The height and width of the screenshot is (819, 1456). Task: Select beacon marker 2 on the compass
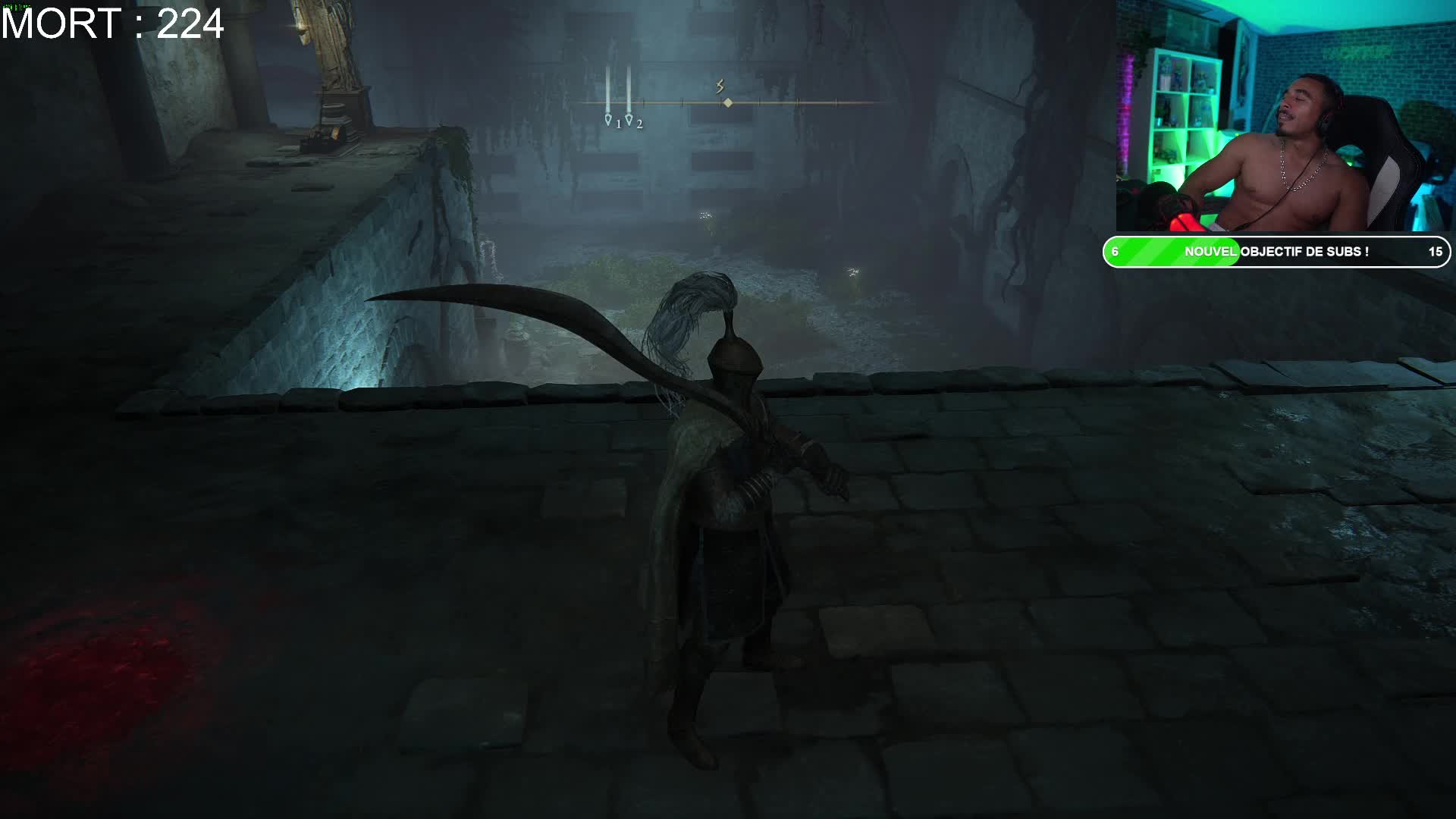(x=629, y=120)
